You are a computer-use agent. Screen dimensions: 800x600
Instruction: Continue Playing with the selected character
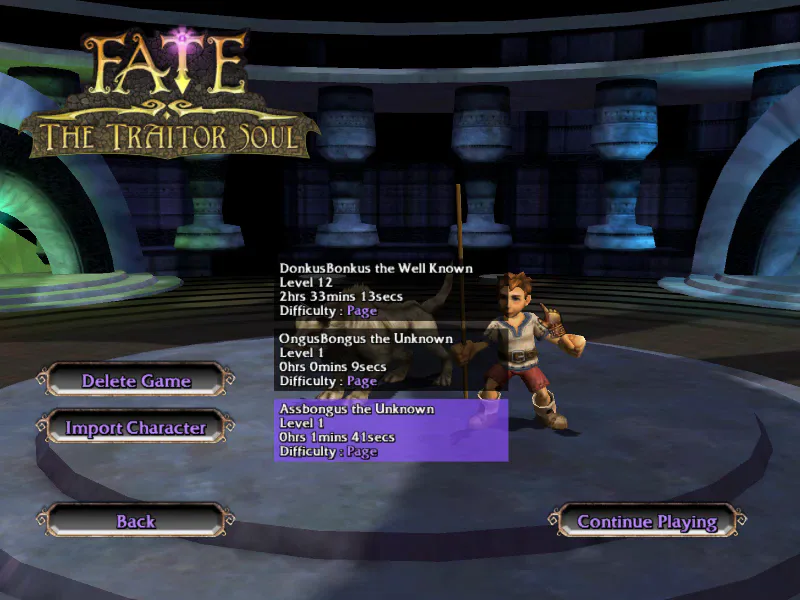point(647,522)
